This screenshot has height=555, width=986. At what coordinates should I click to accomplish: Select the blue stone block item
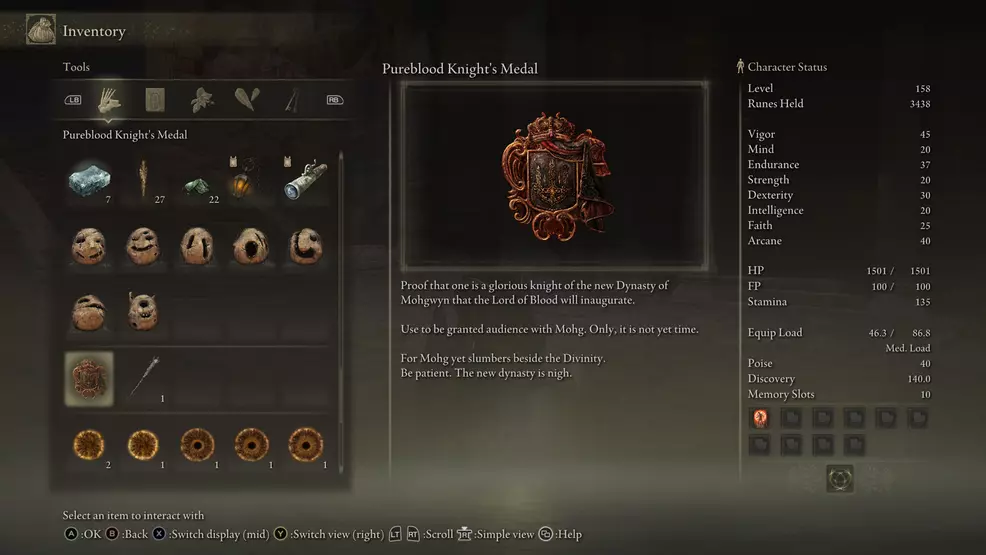(89, 179)
